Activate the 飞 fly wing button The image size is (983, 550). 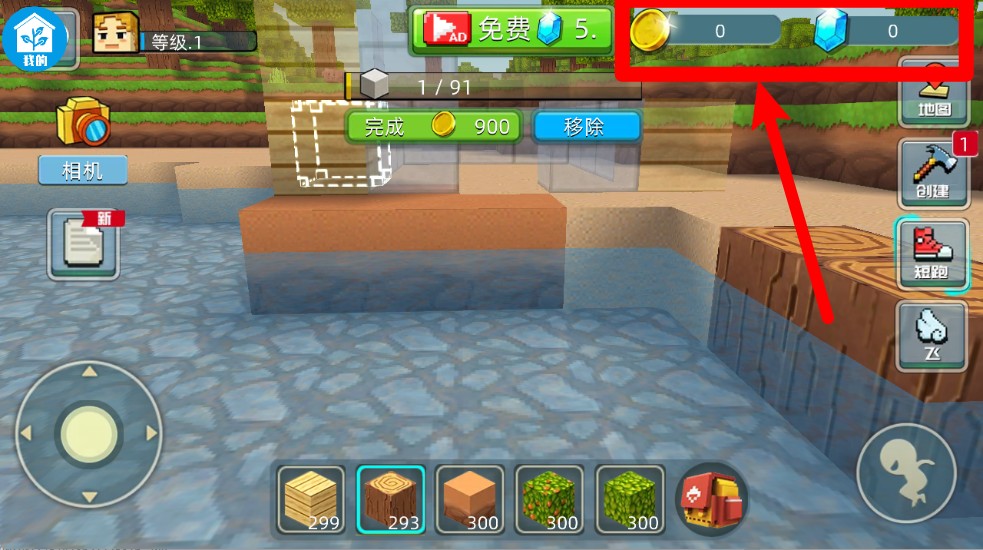click(932, 335)
